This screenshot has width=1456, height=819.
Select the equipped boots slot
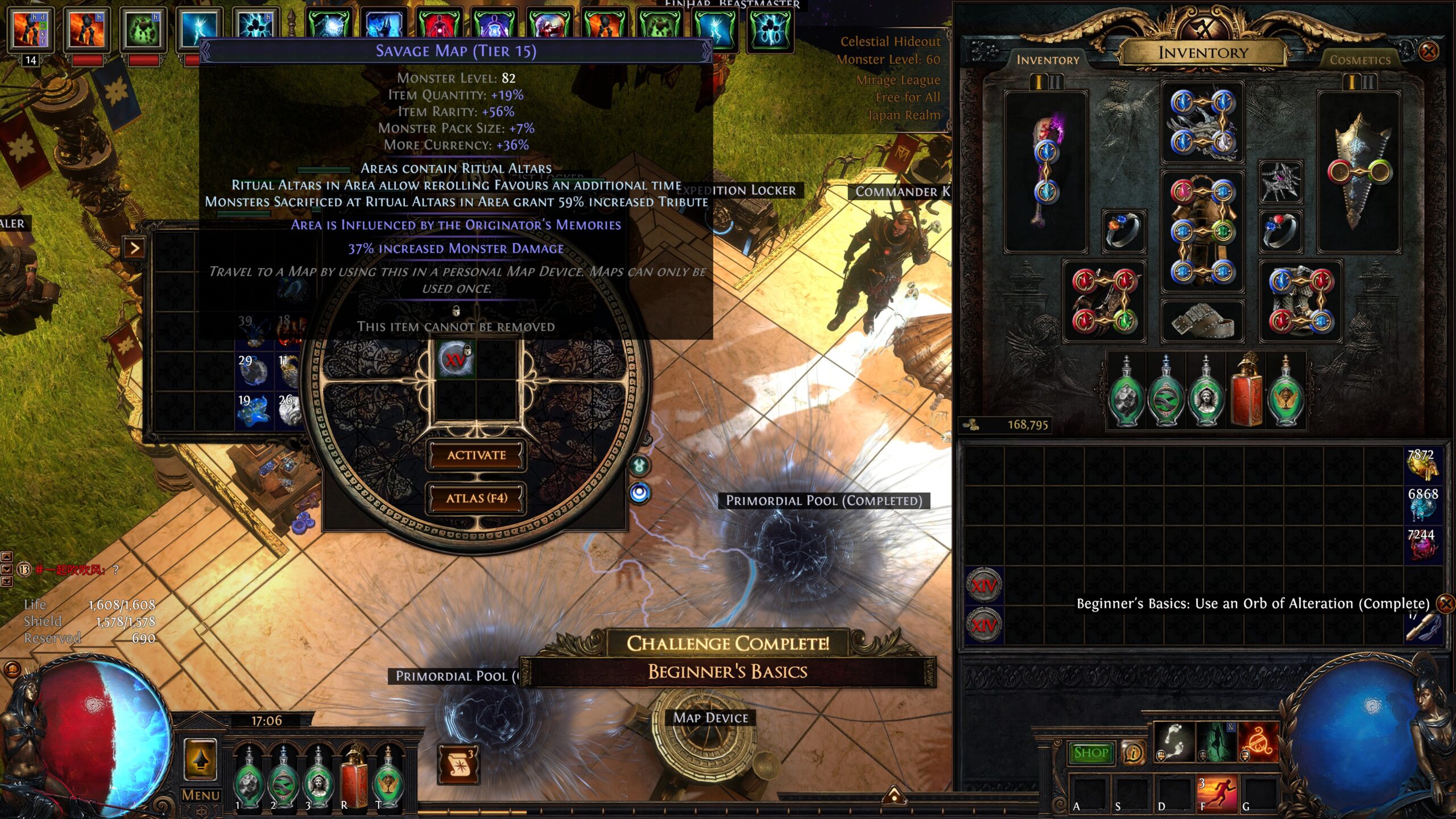[1300, 301]
